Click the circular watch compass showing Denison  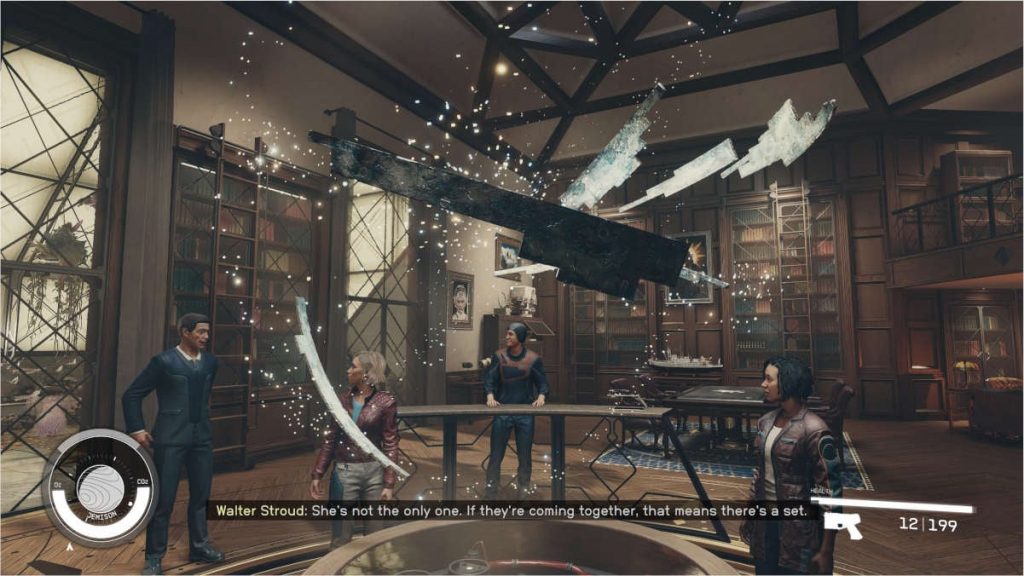click(98, 488)
